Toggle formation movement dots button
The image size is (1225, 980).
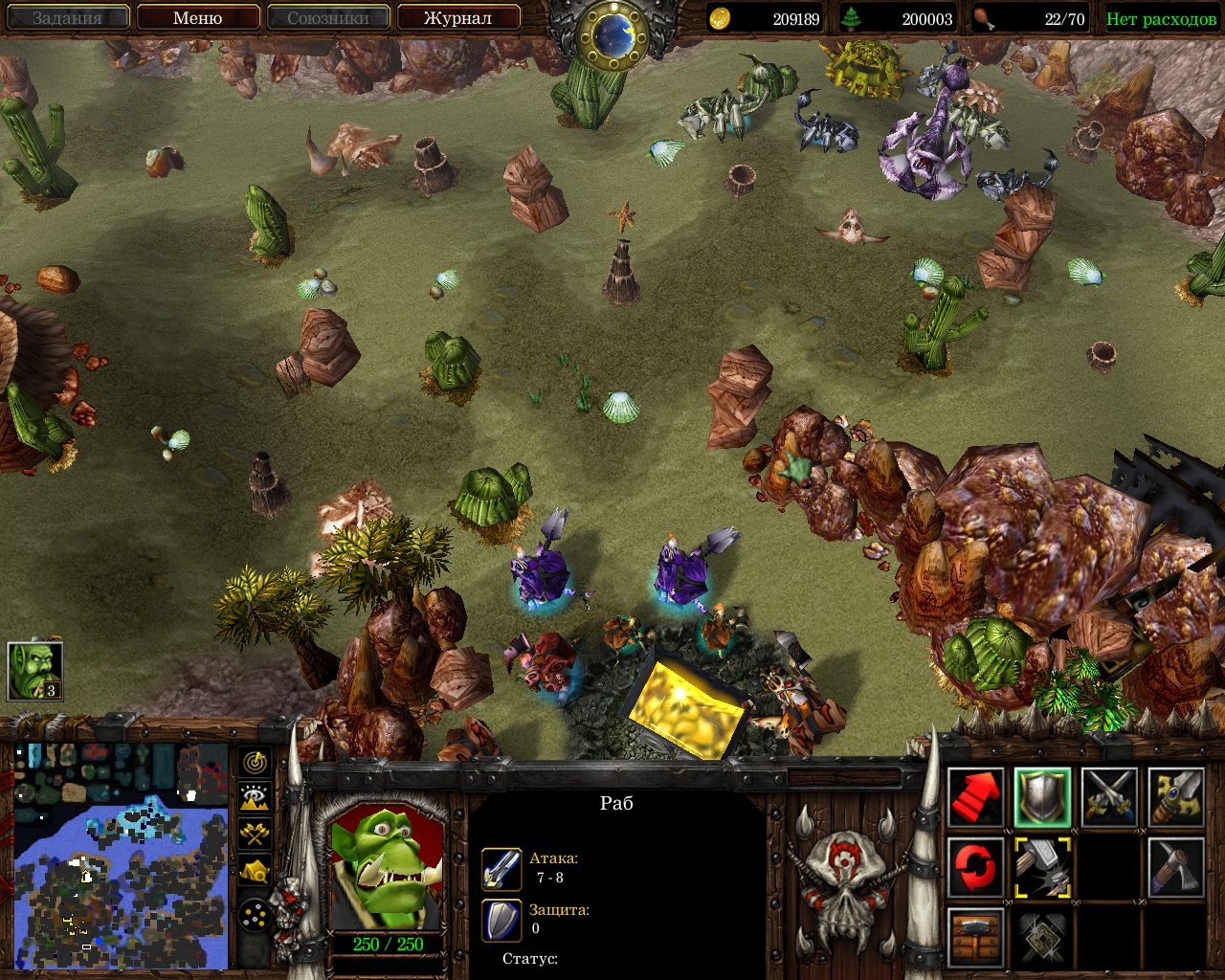pyautogui.click(x=255, y=917)
